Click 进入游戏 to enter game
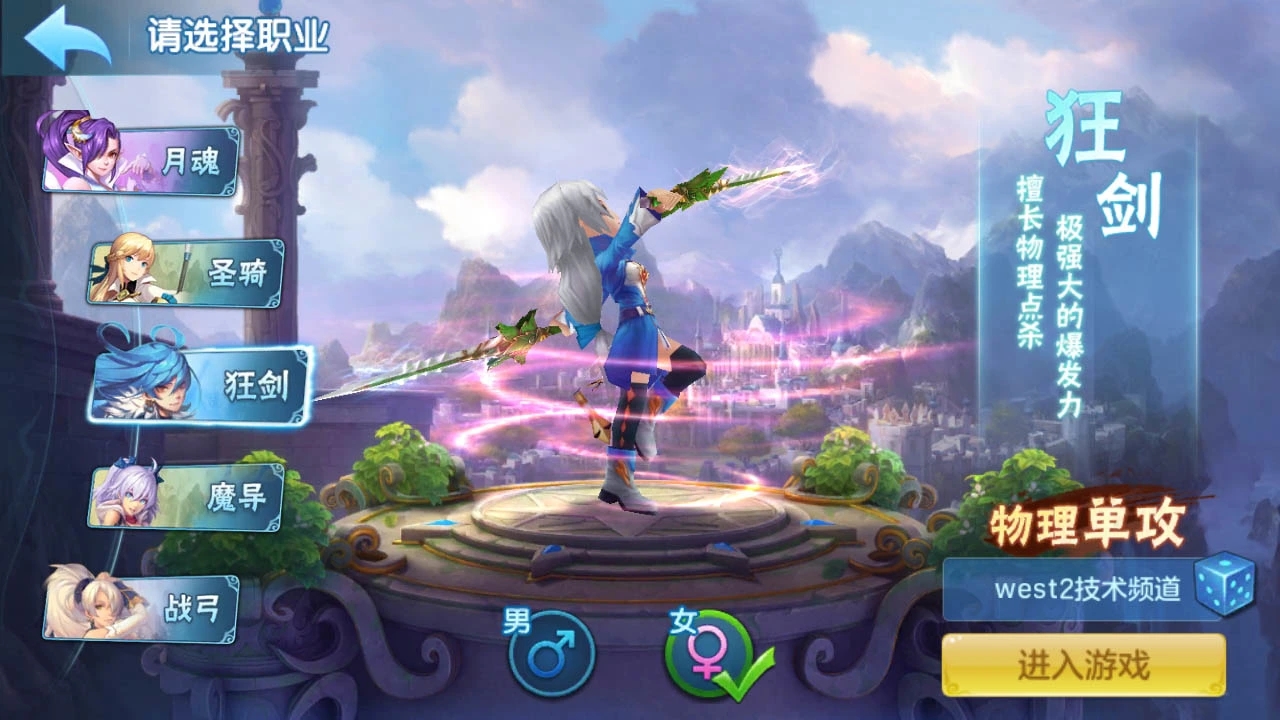The image size is (1280, 720). 1083,665
